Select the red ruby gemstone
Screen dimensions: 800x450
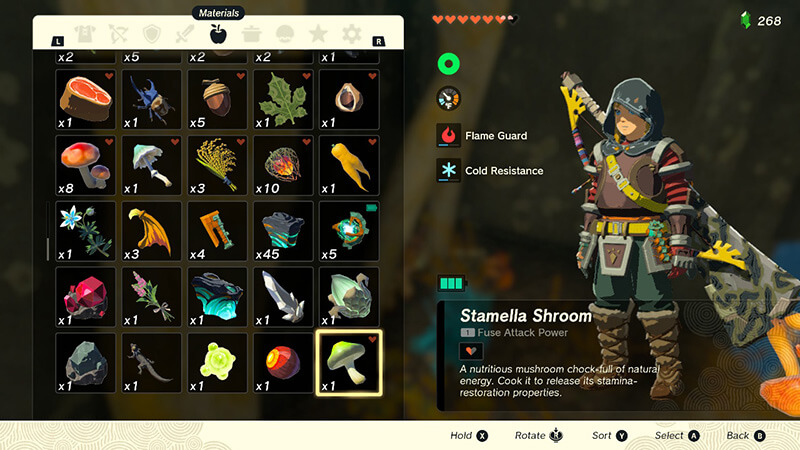pyautogui.click(x=87, y=296)
